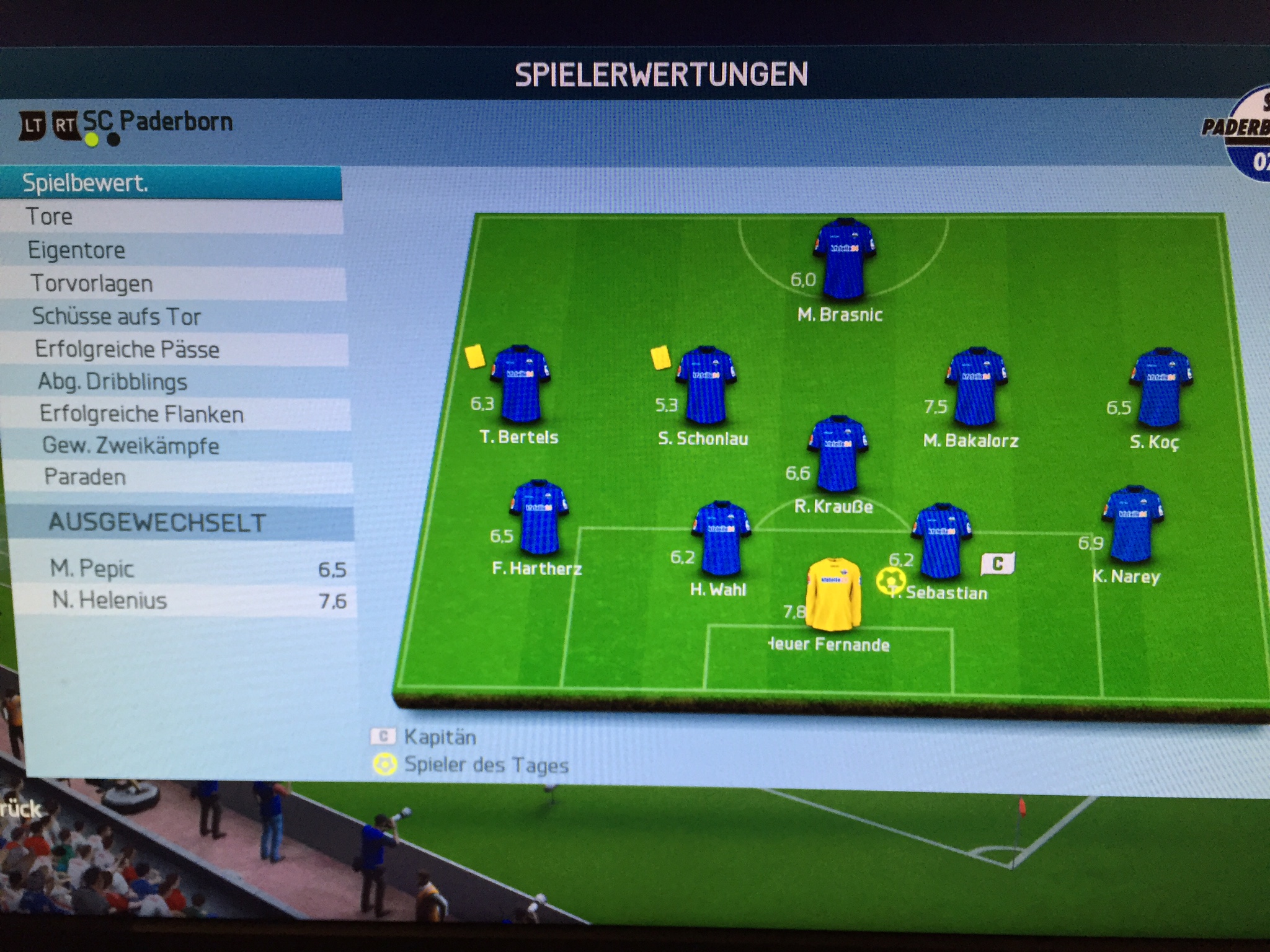Show the Torvorlagen statistics
The height and width of the screenshot is (952, 1270).
pyautogui.click(x=174, y=283)
